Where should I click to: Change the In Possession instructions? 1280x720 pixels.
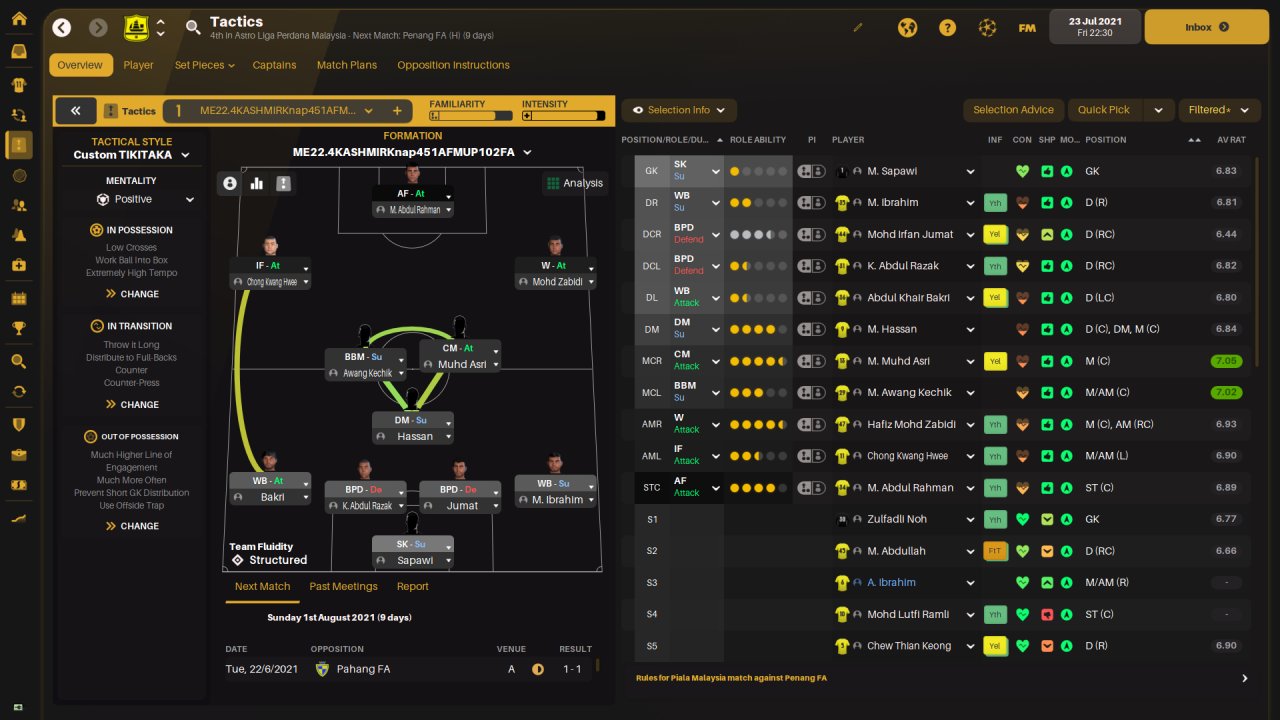coord(132,294)
